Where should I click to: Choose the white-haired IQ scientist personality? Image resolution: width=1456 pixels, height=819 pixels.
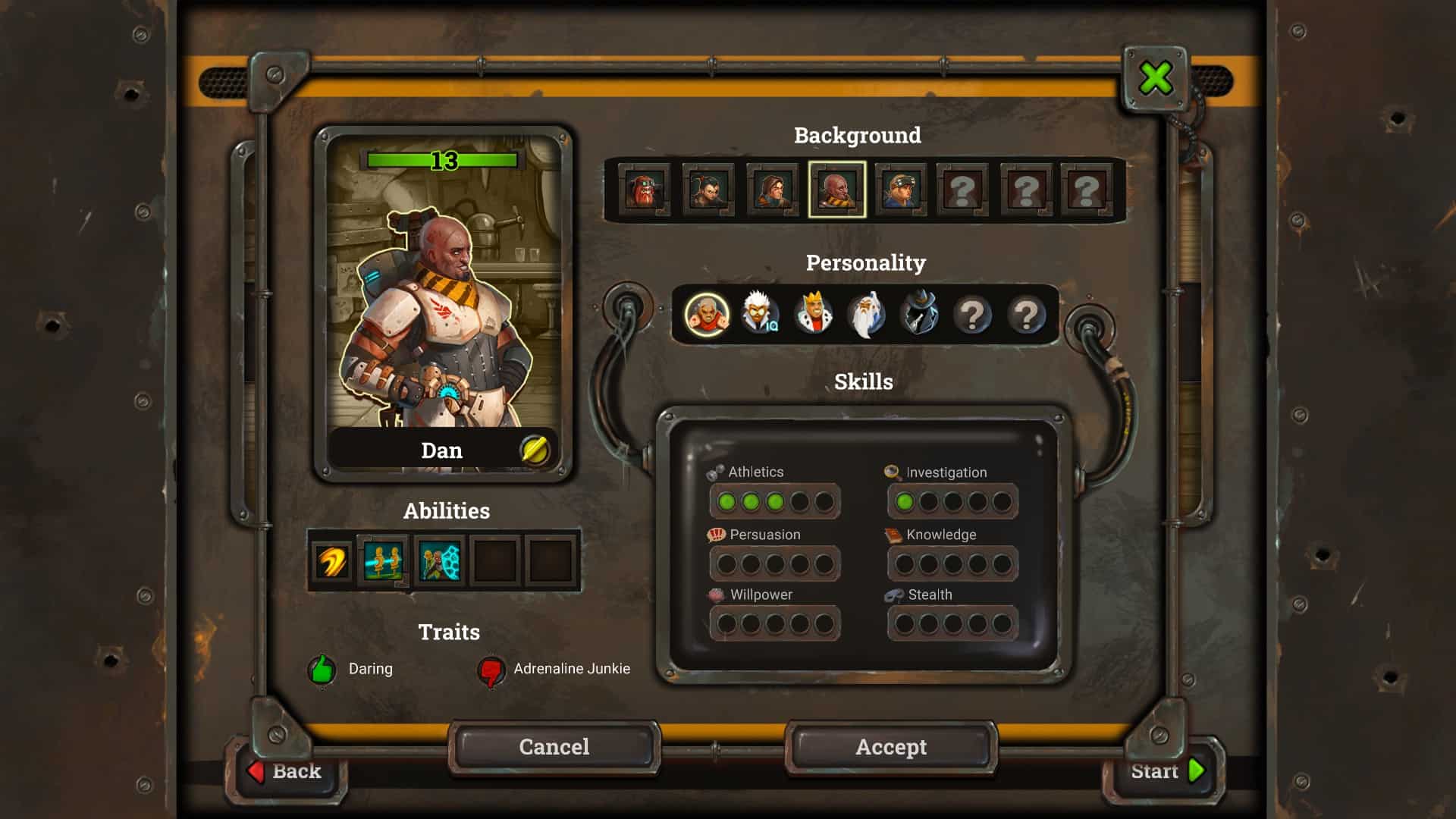coord(760,314)
